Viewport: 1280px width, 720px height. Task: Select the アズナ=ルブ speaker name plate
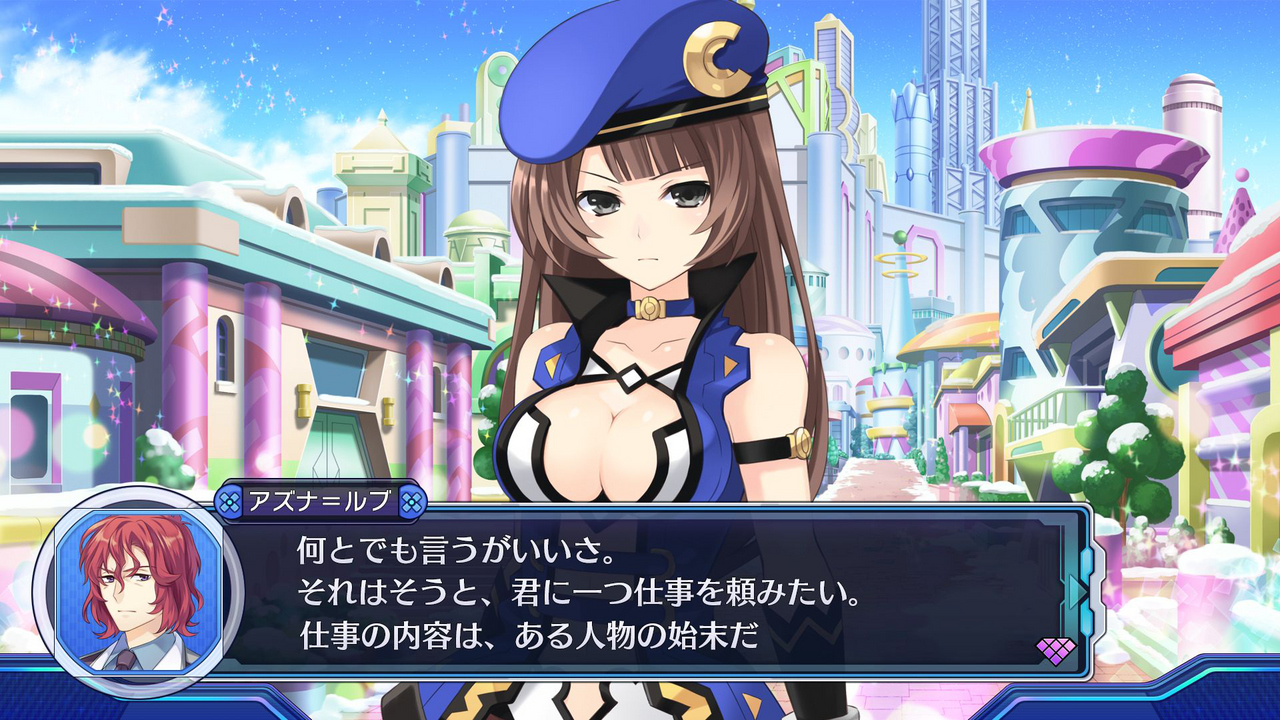[x=322, y=502]
